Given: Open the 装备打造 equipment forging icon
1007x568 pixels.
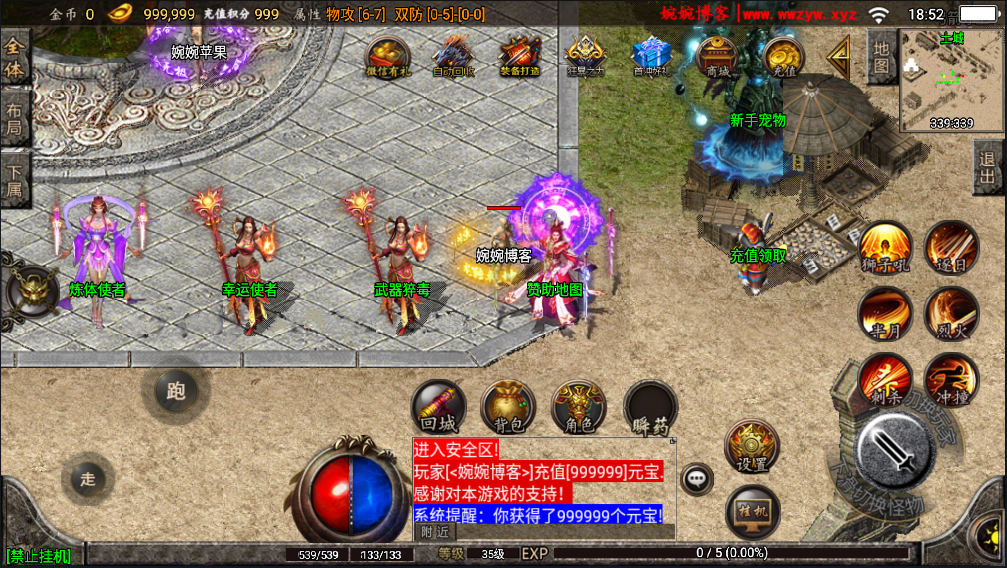Looking at the screenshot, I should pyautogui.click(x=520, y=55).
